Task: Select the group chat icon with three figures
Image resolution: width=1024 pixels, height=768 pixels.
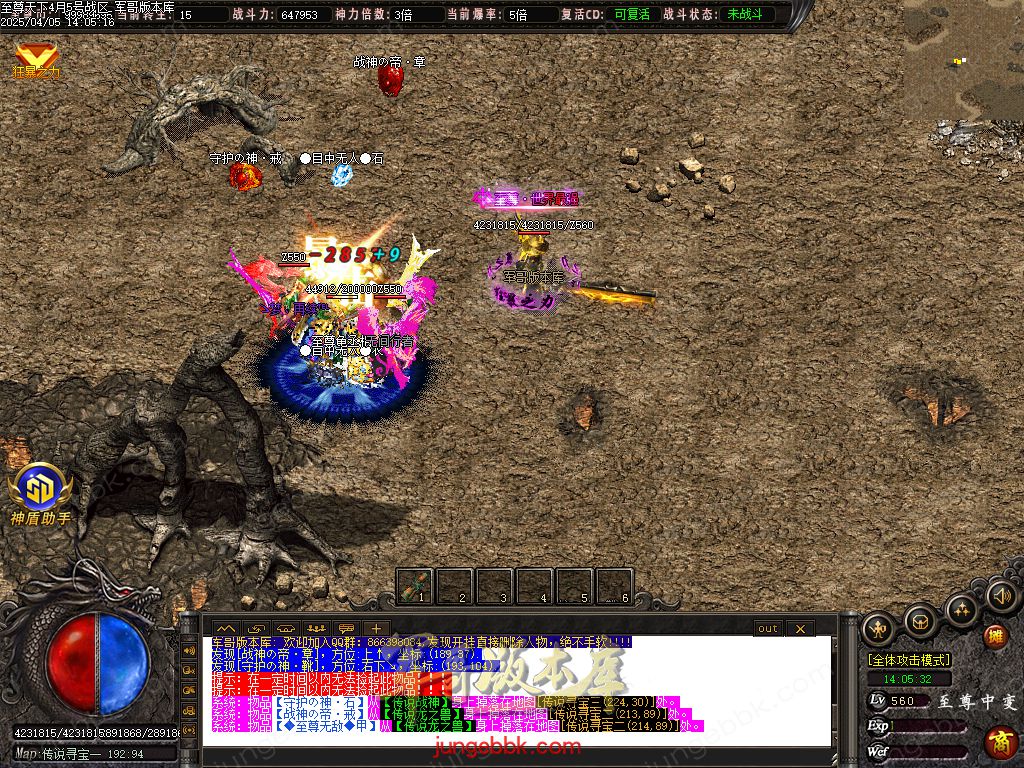Action: [x=316, y=628]
